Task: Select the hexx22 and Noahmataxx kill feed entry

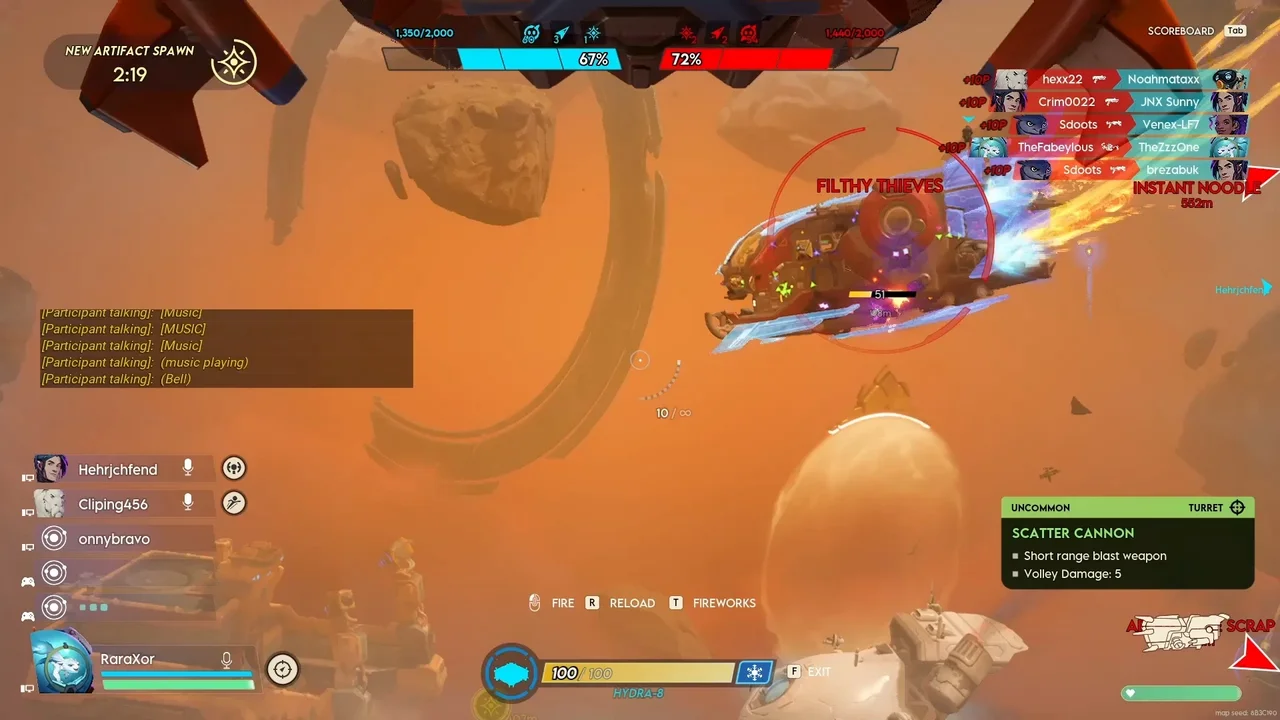Action: [x=1120, y=79]
